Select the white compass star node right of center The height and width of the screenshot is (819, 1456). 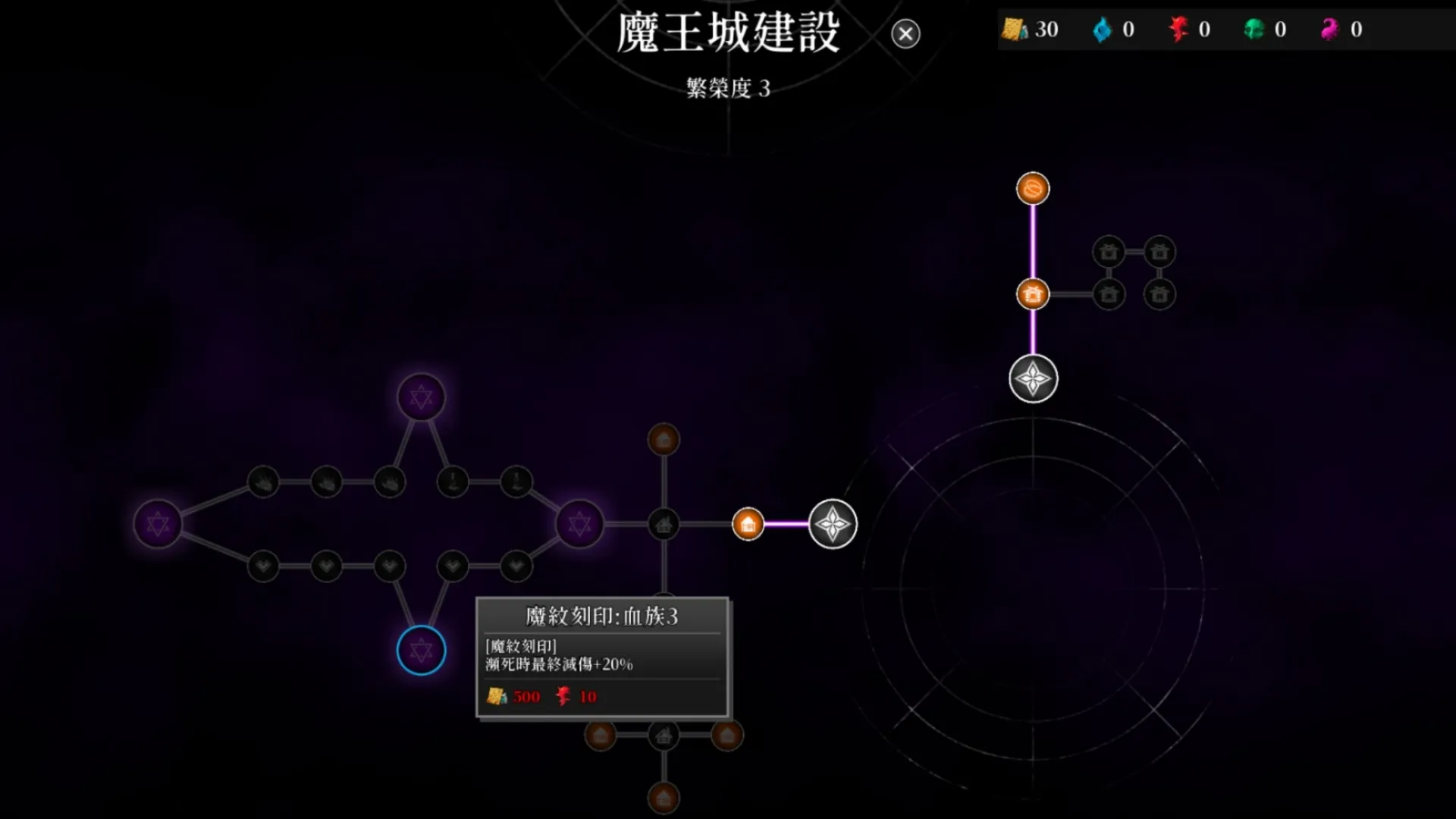click(x=833, y=525)
